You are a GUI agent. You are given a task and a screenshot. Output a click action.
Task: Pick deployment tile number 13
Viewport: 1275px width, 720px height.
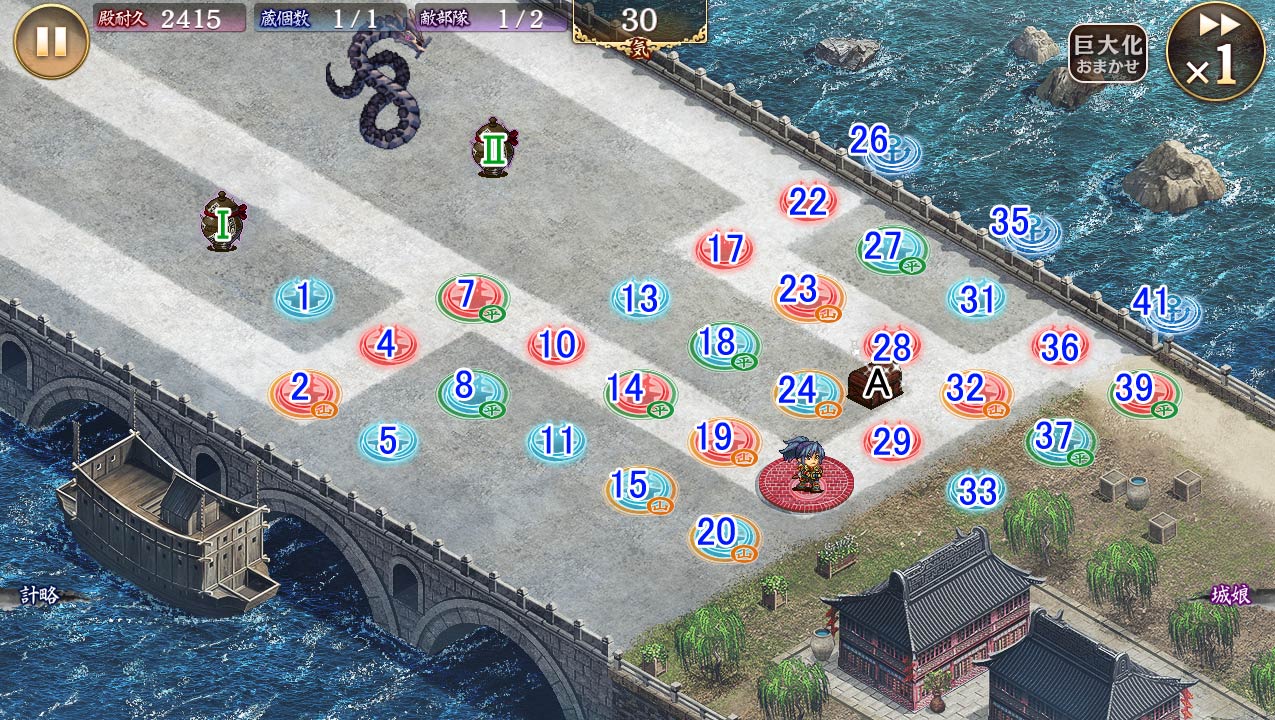tap(640, 298)
